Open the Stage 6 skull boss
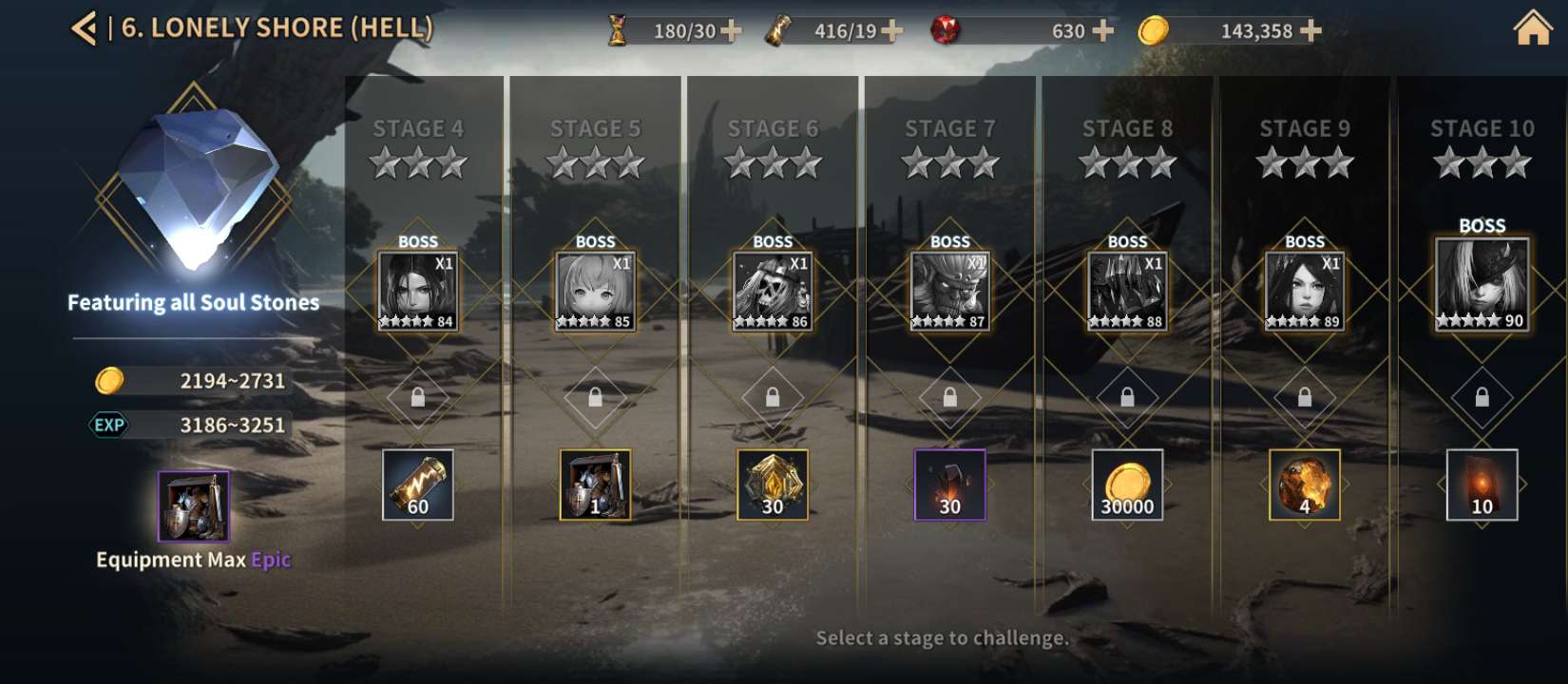This screenshot has height=684, width=1568. click(773, 291)
